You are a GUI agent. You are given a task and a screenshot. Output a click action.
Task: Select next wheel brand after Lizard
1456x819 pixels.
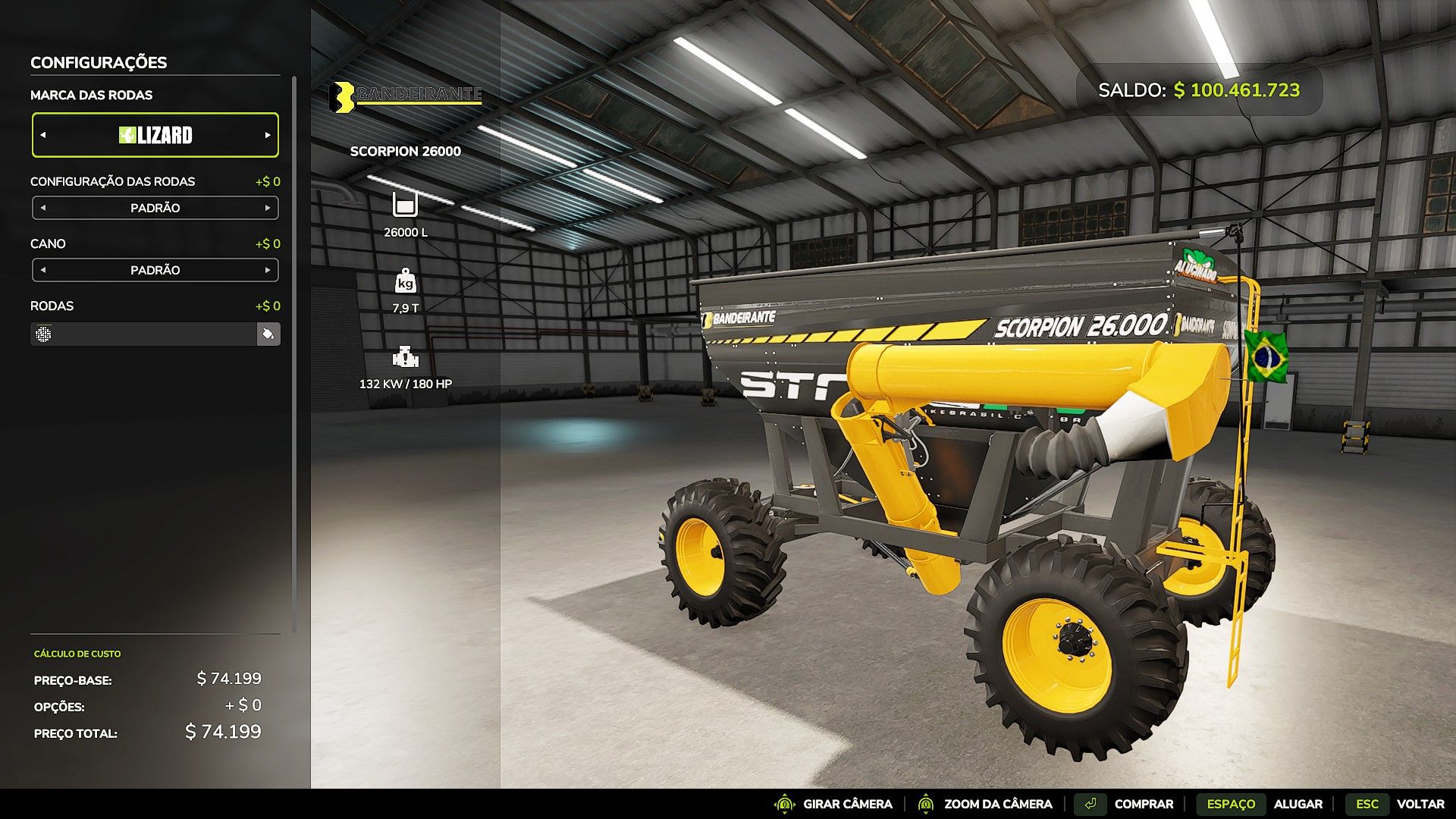tap(268, 135)
